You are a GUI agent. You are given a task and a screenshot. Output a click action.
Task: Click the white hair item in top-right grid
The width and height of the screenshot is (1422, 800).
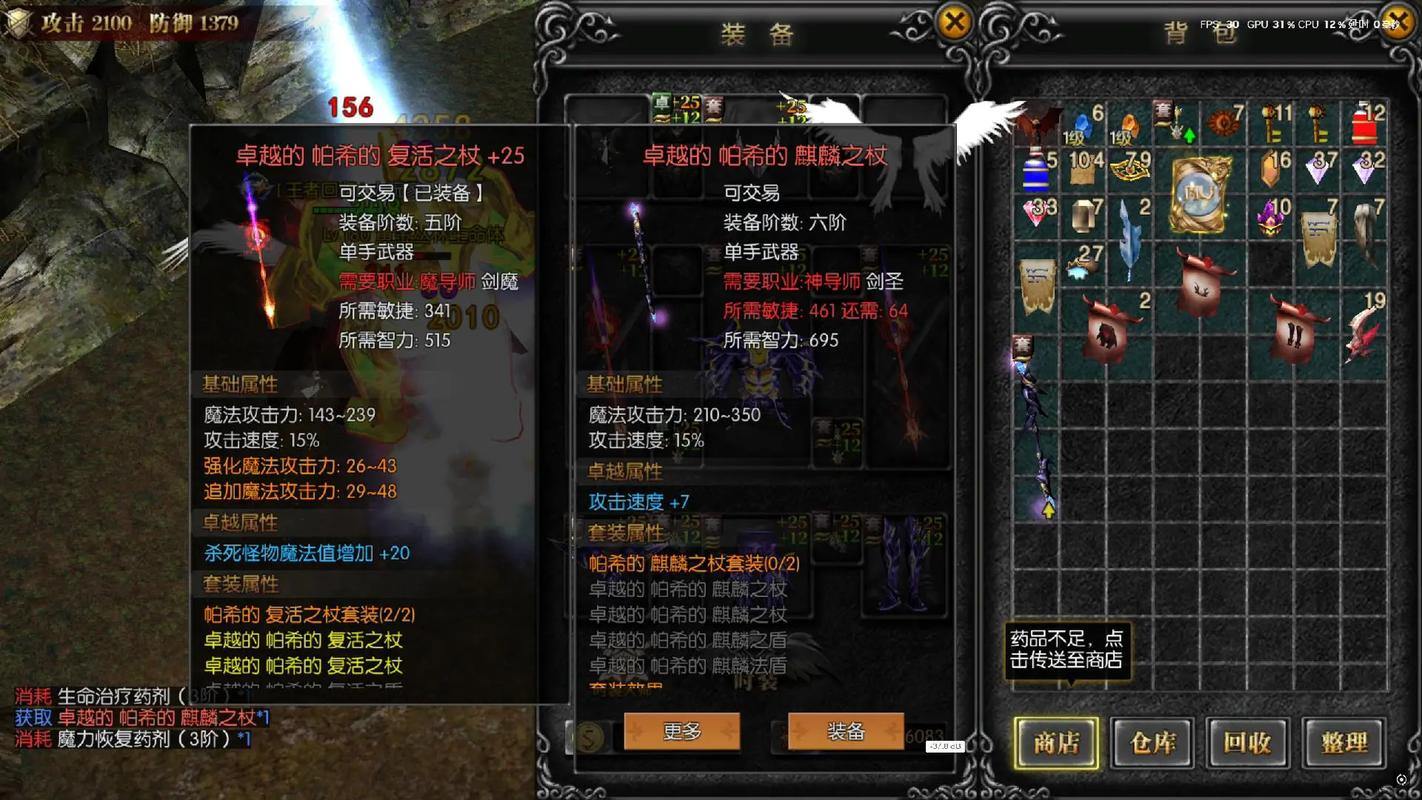pyautogui.click(x=1363, y=225)
